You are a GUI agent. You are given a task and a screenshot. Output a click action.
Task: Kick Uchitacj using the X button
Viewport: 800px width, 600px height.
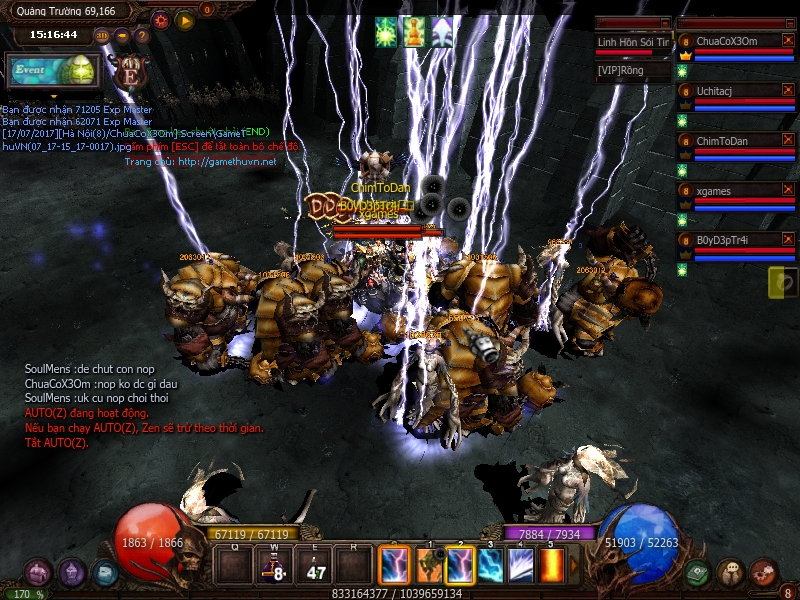click(788, 91)
